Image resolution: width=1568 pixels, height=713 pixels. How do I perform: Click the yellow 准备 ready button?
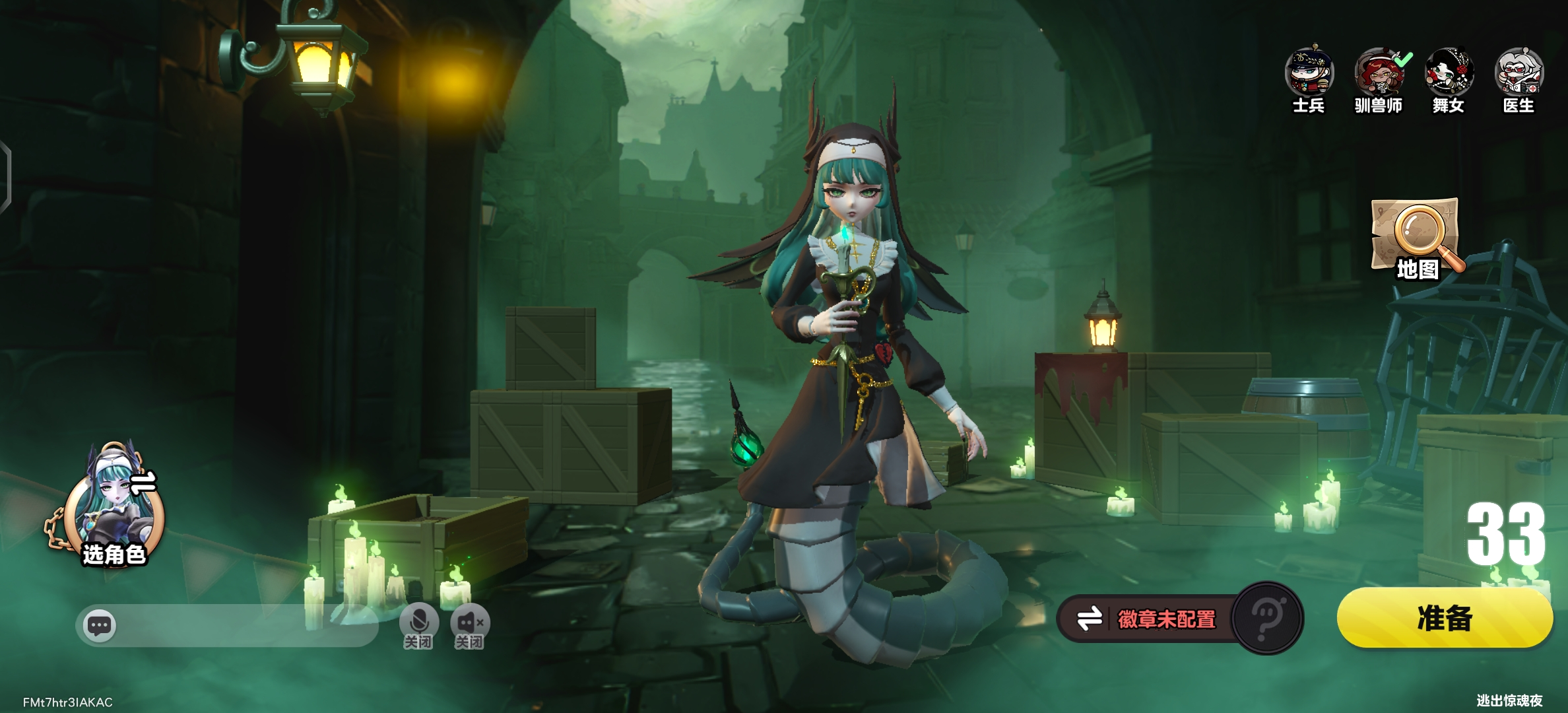tap(1444, 619)
